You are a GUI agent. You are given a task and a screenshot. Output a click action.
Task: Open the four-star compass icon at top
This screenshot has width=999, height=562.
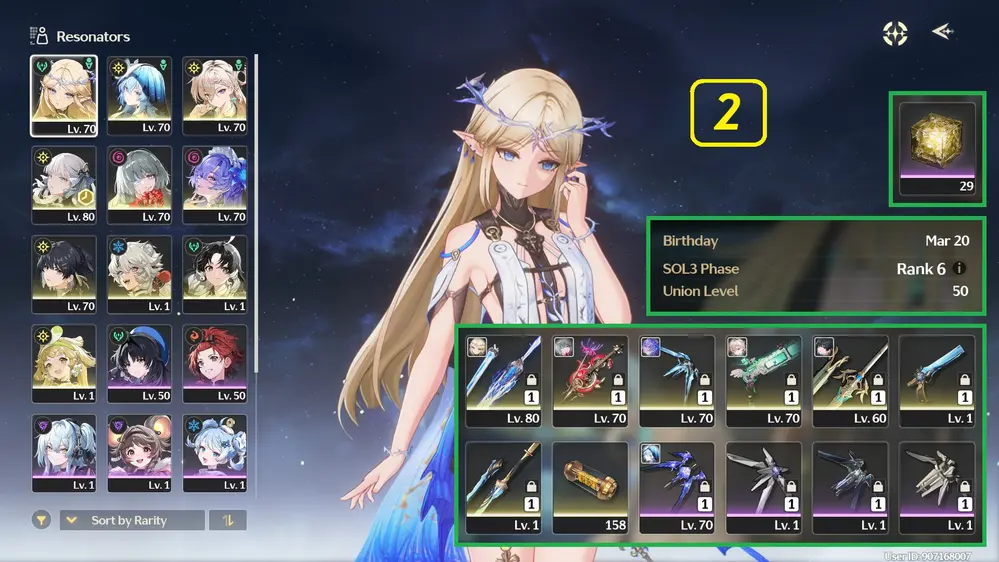click(x=895, y=33)
